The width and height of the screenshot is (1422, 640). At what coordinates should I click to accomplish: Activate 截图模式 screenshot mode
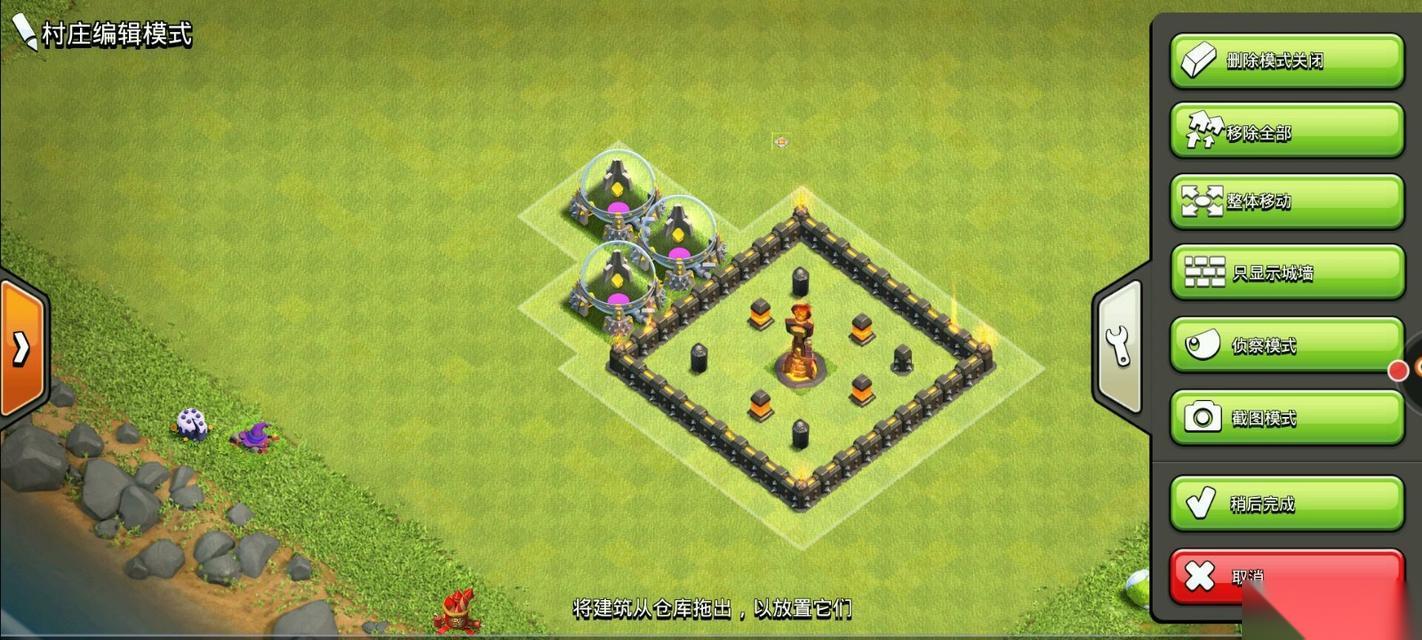click(1287, 417)
